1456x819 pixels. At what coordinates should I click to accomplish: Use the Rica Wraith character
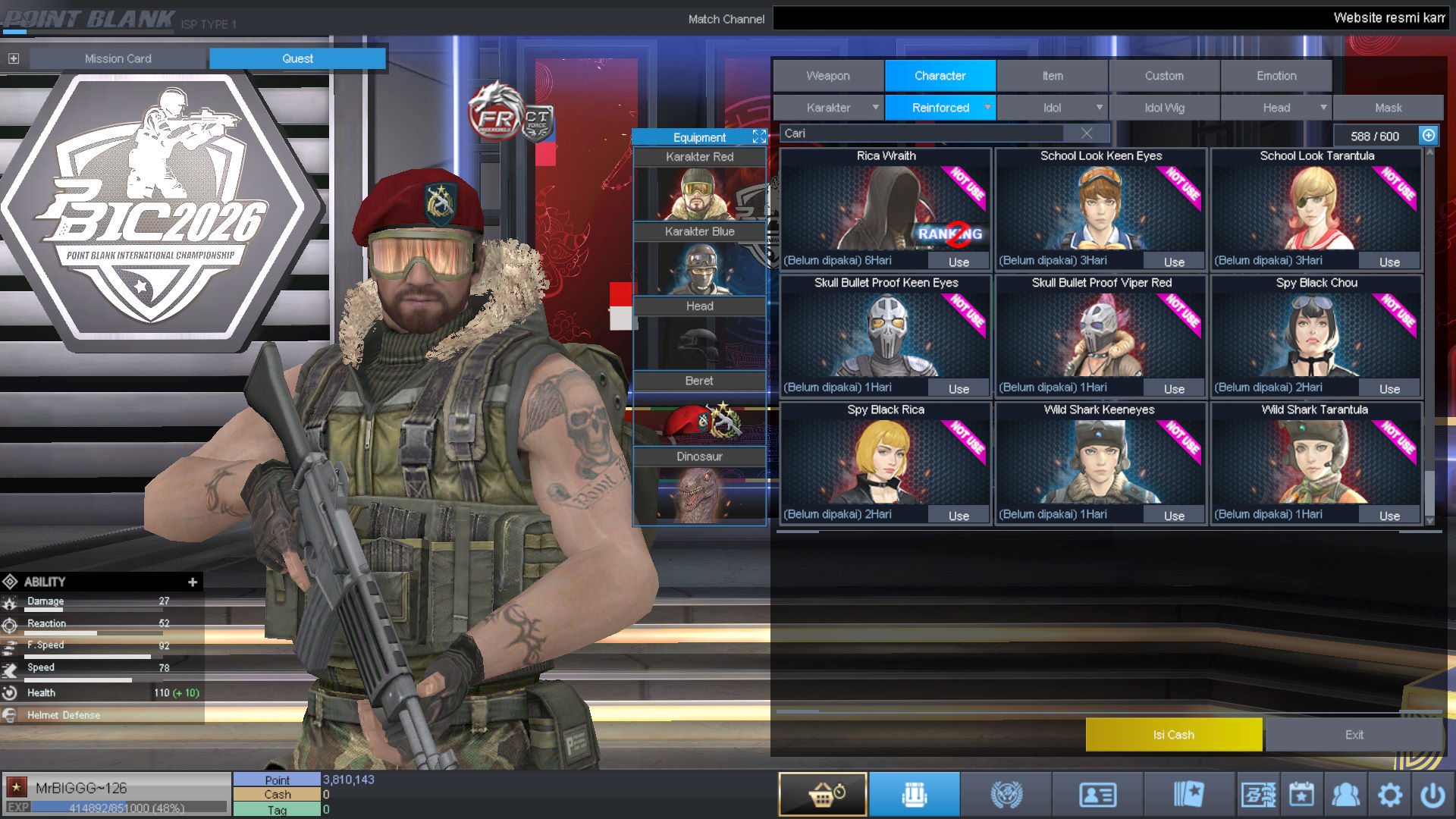(x=959, y=262)
